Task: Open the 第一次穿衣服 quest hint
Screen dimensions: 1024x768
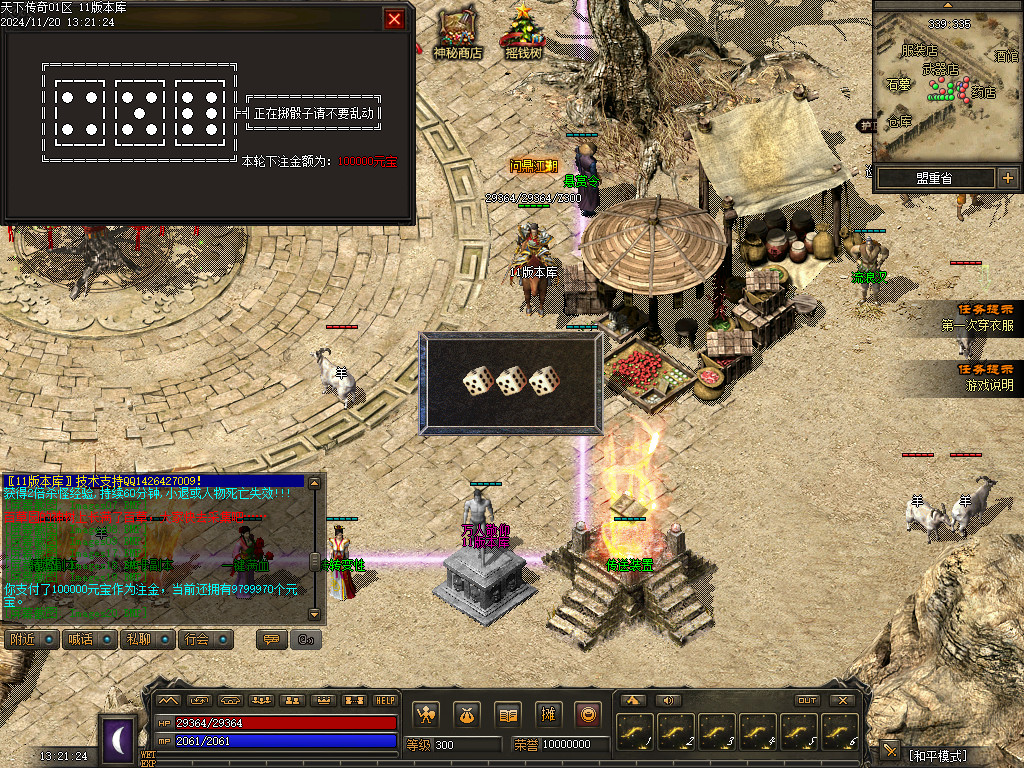Action: click(x=977, y=318)
